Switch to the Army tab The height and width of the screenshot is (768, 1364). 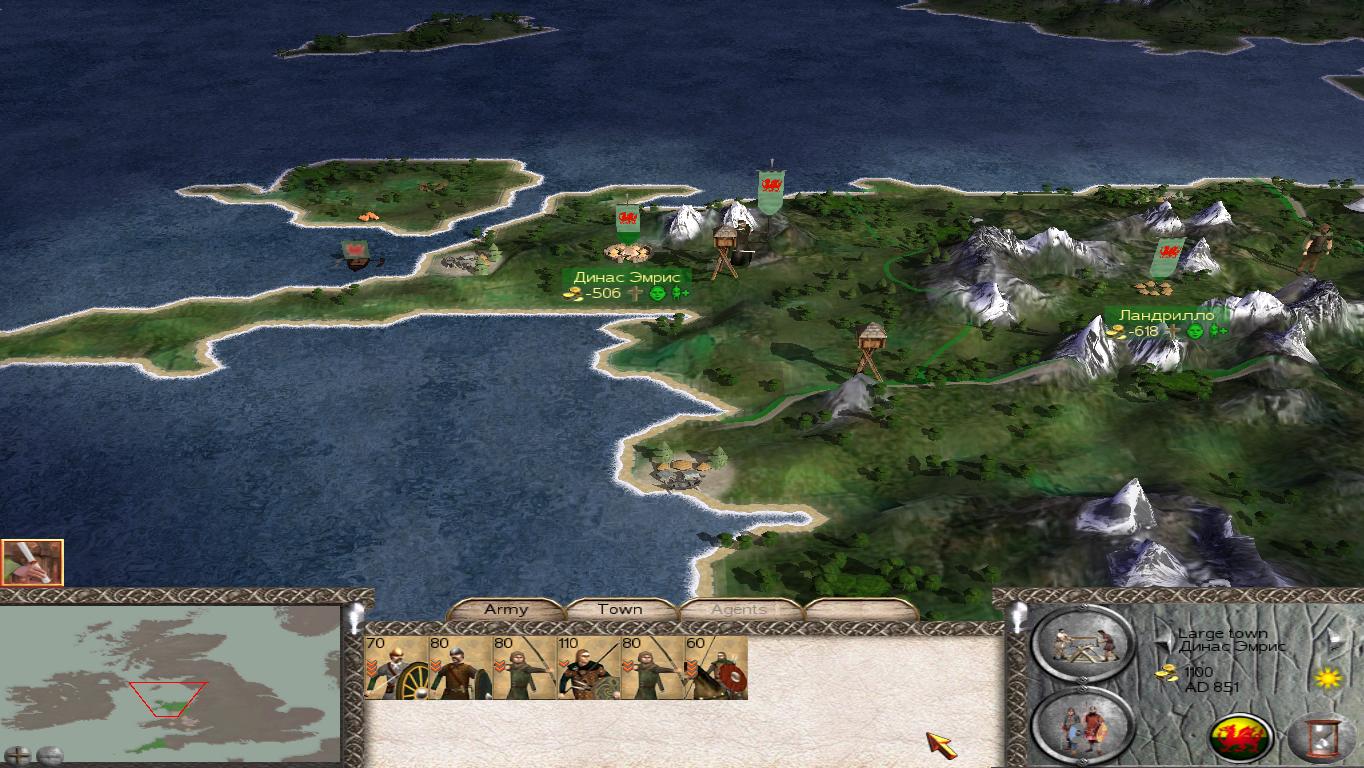point(505,609)
